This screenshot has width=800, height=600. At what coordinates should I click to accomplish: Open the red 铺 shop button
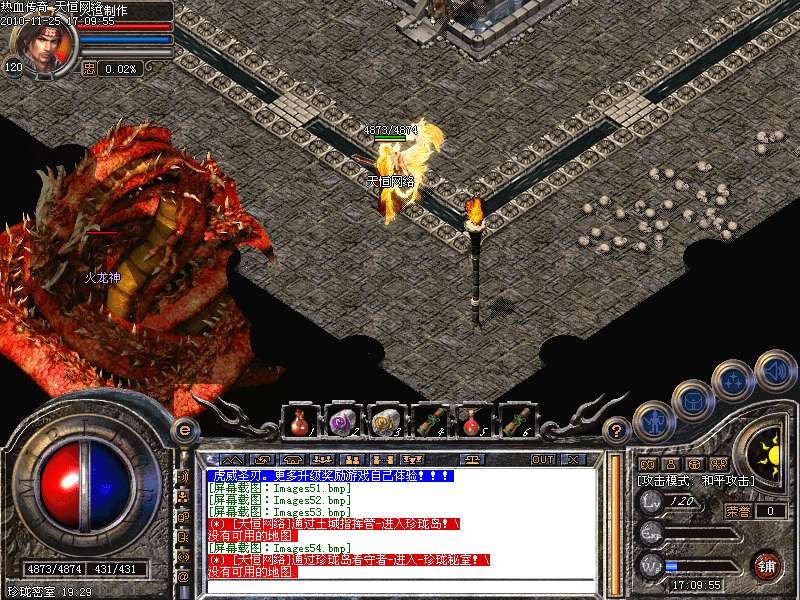(767, 566)
